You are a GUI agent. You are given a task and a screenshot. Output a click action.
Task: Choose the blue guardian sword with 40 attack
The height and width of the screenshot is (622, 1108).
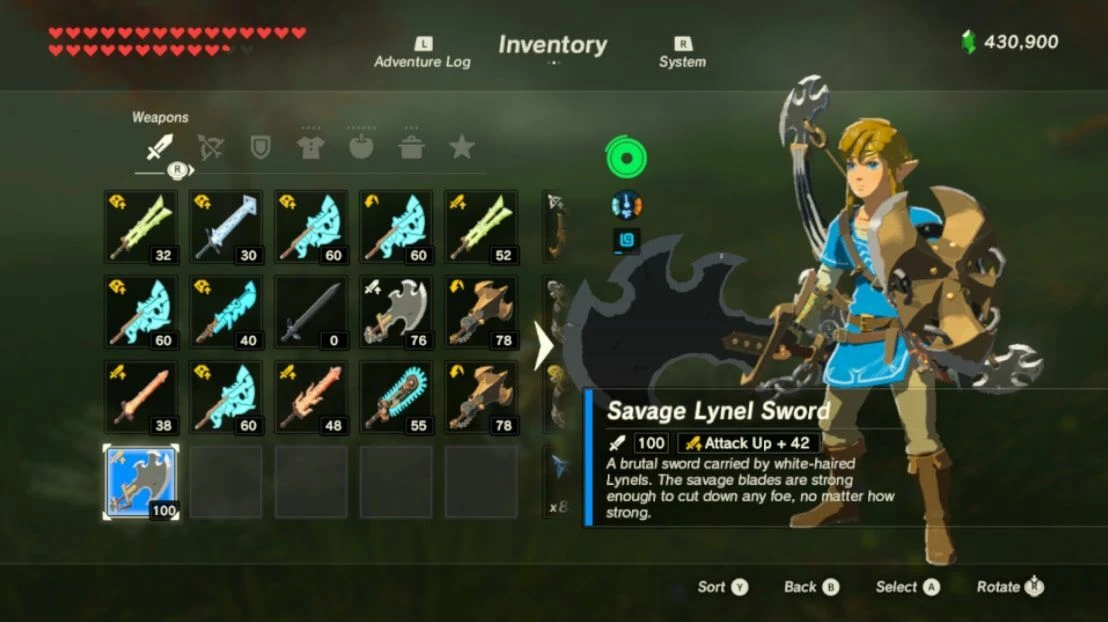pyautogui.click(x=226, y=312)
